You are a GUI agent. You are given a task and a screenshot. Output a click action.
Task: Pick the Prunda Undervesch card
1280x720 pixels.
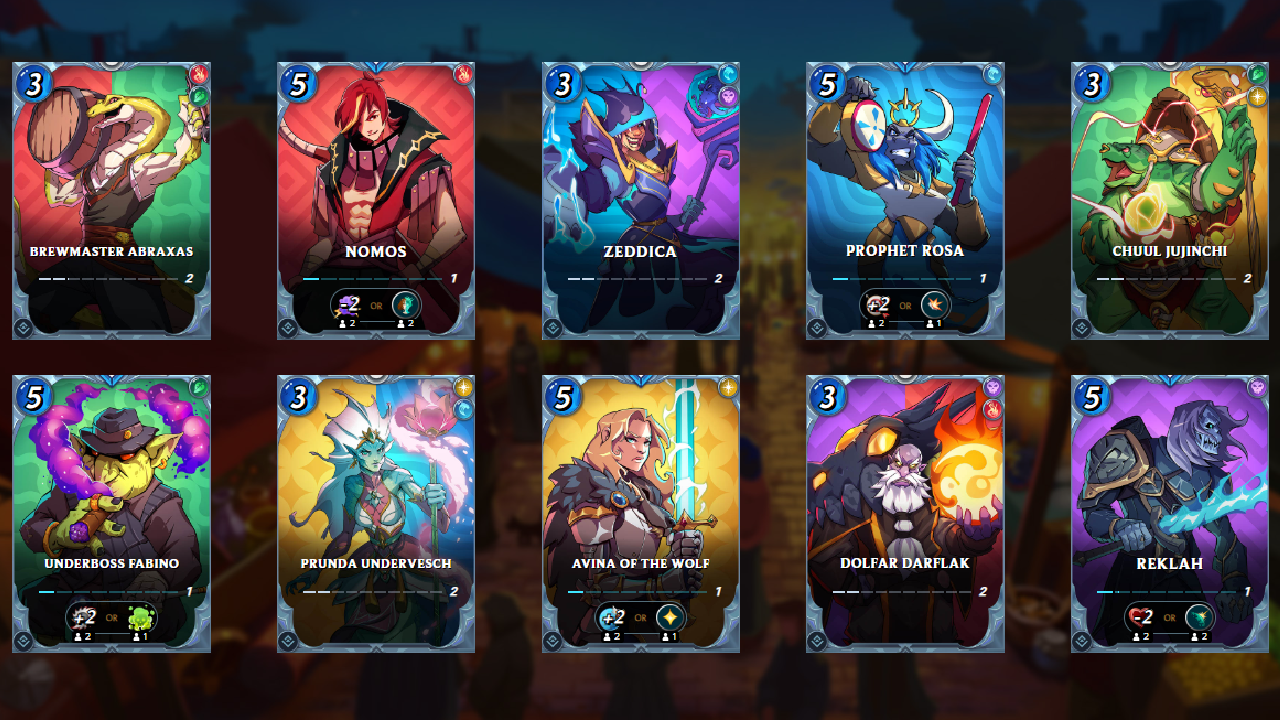376,513
